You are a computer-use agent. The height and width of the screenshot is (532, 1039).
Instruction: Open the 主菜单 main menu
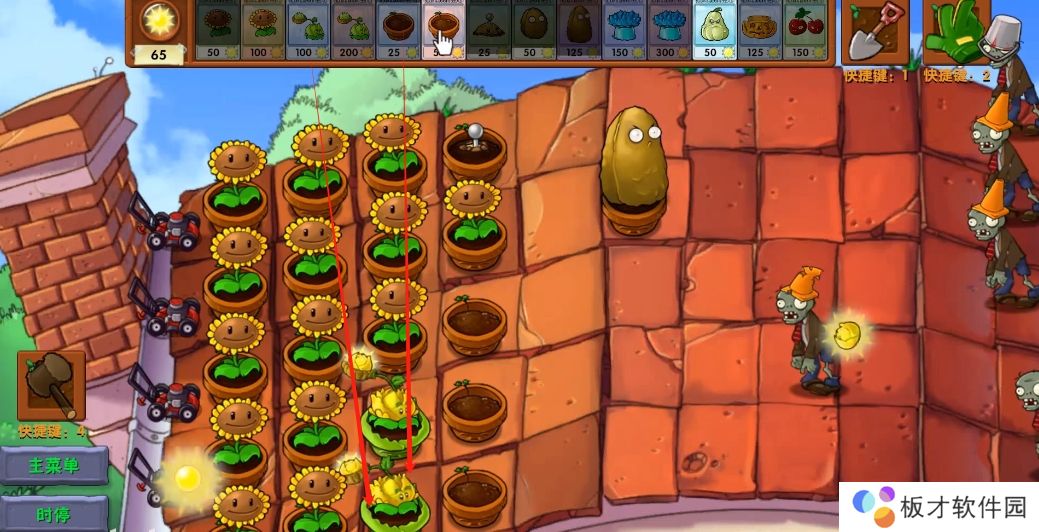(x=53, y=465)
